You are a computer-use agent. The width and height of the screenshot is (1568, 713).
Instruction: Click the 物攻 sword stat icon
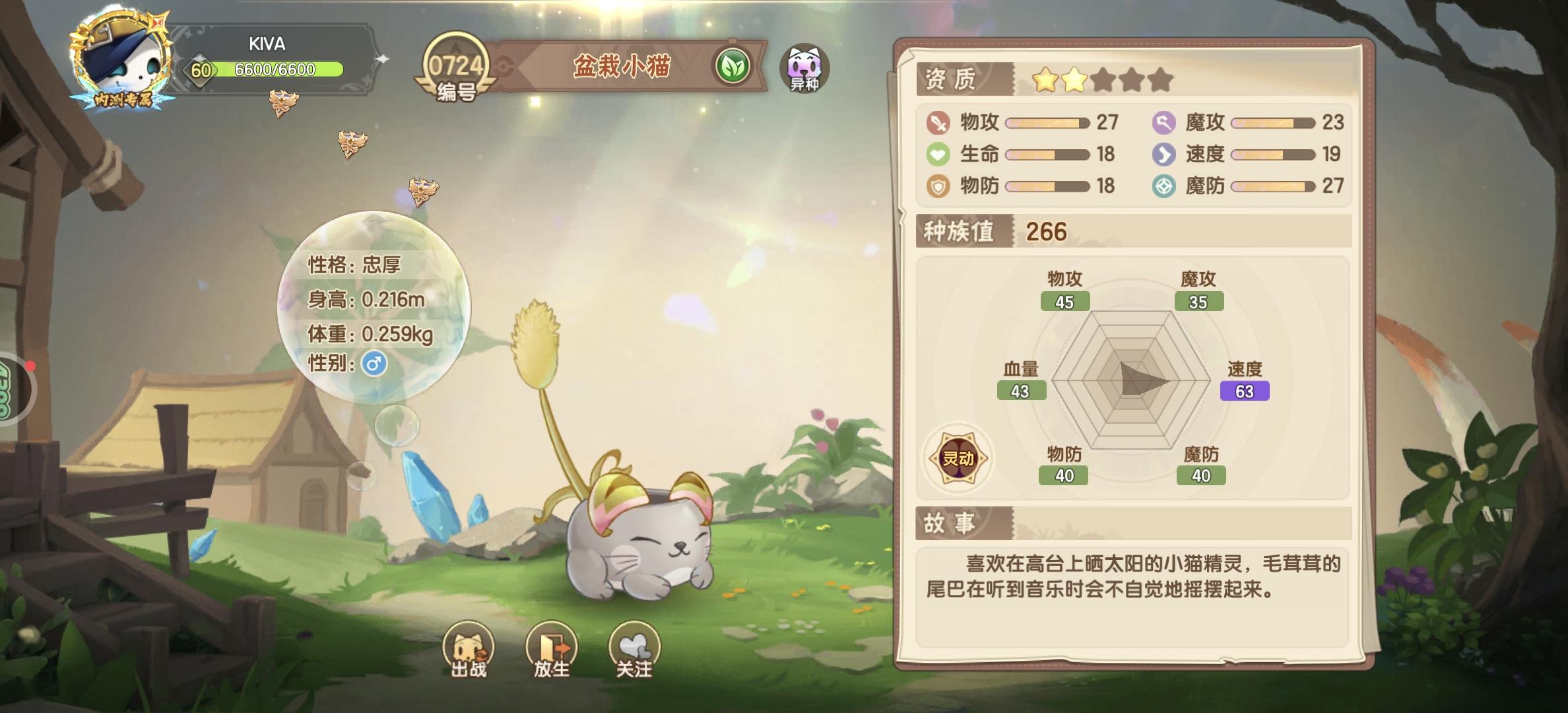938,123
